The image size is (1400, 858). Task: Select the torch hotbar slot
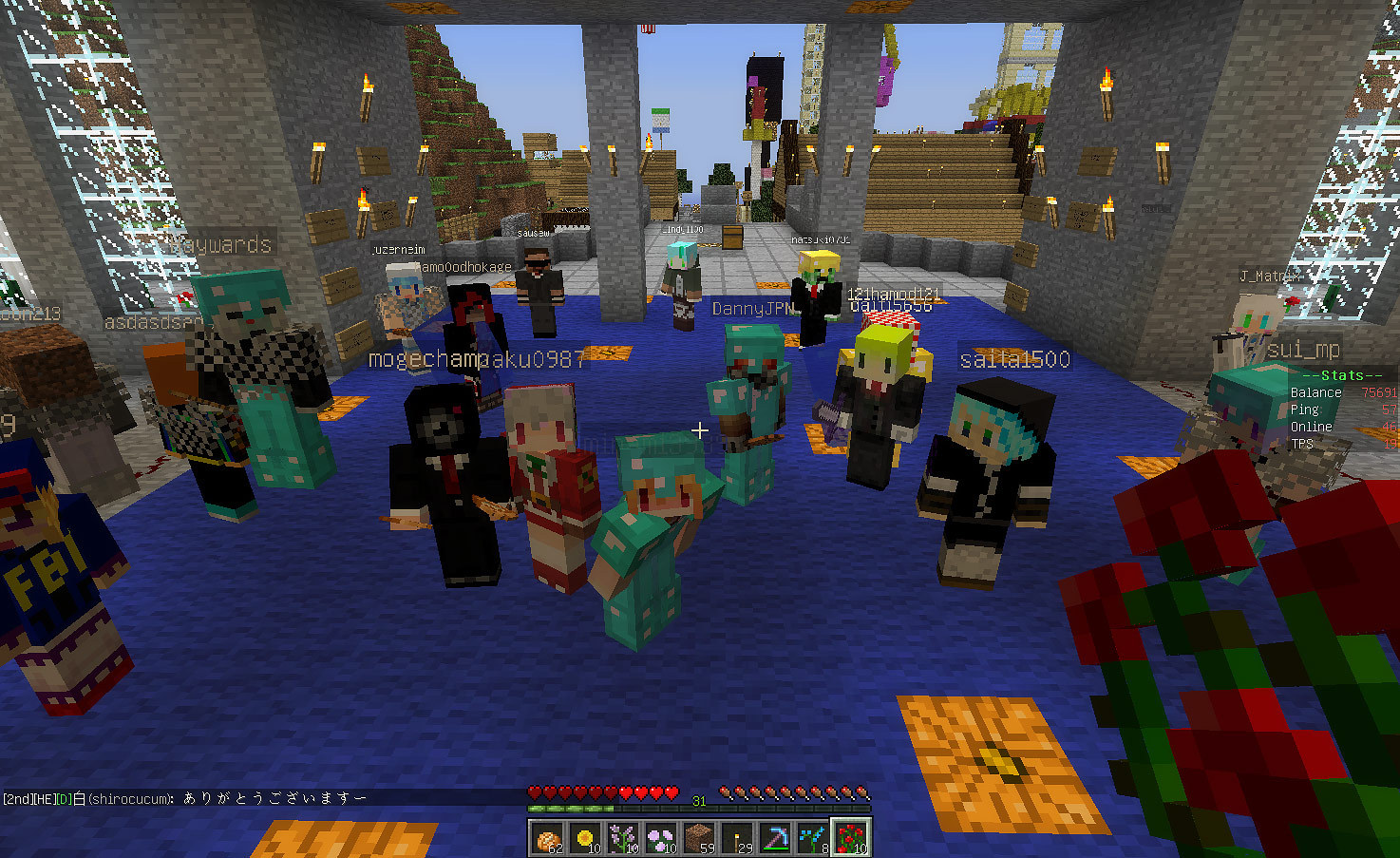coord(737,838)
